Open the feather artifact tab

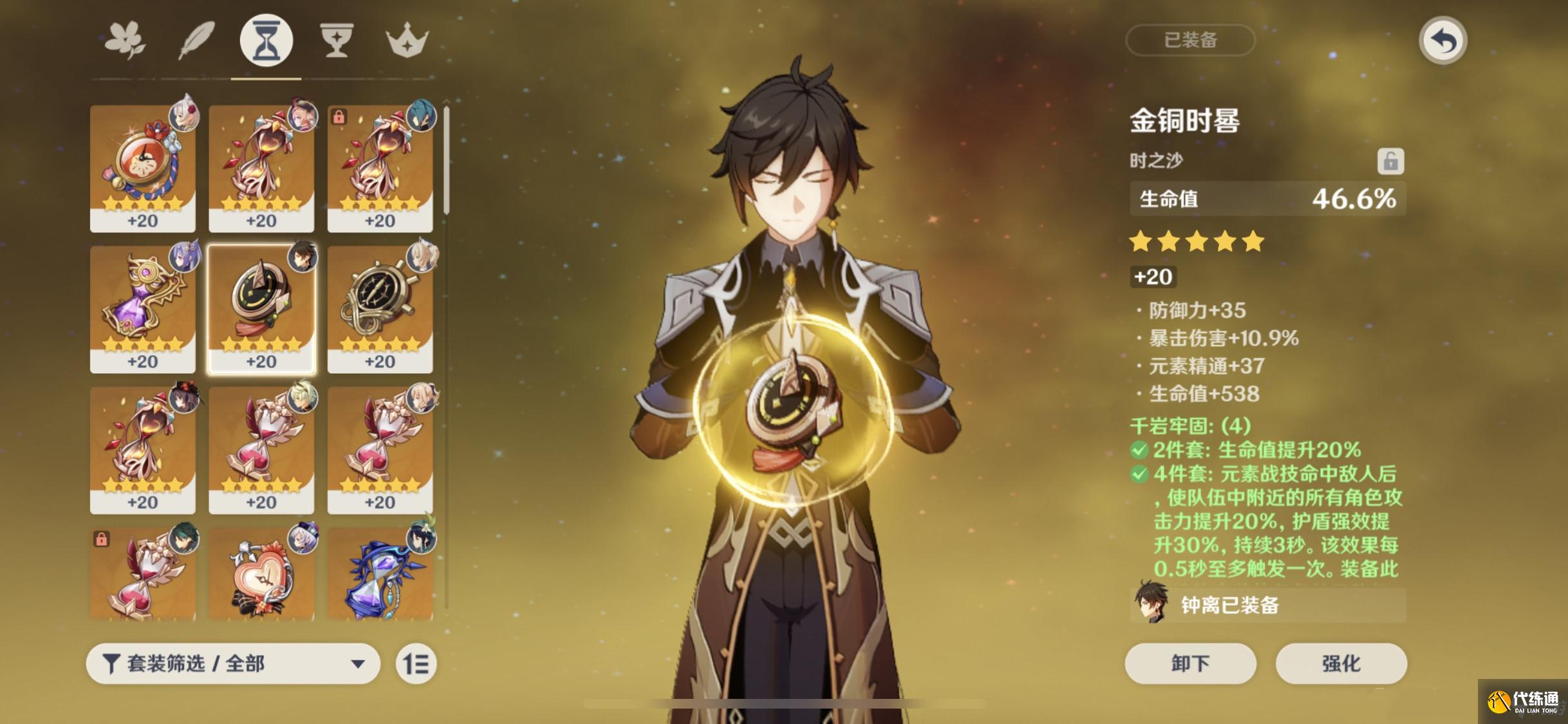[196, 40]
